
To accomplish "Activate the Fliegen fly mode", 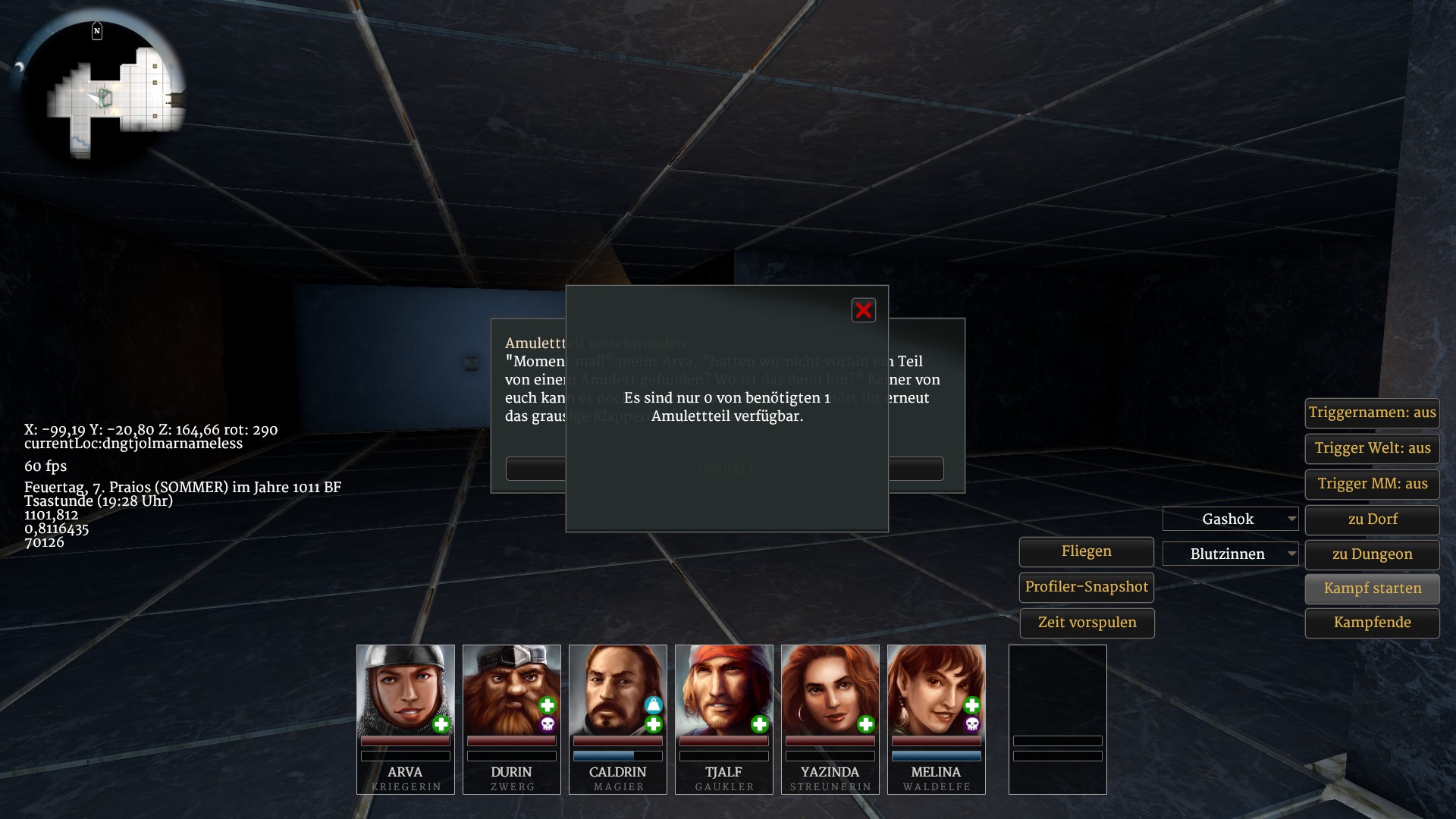I will tap(1086, 551).
